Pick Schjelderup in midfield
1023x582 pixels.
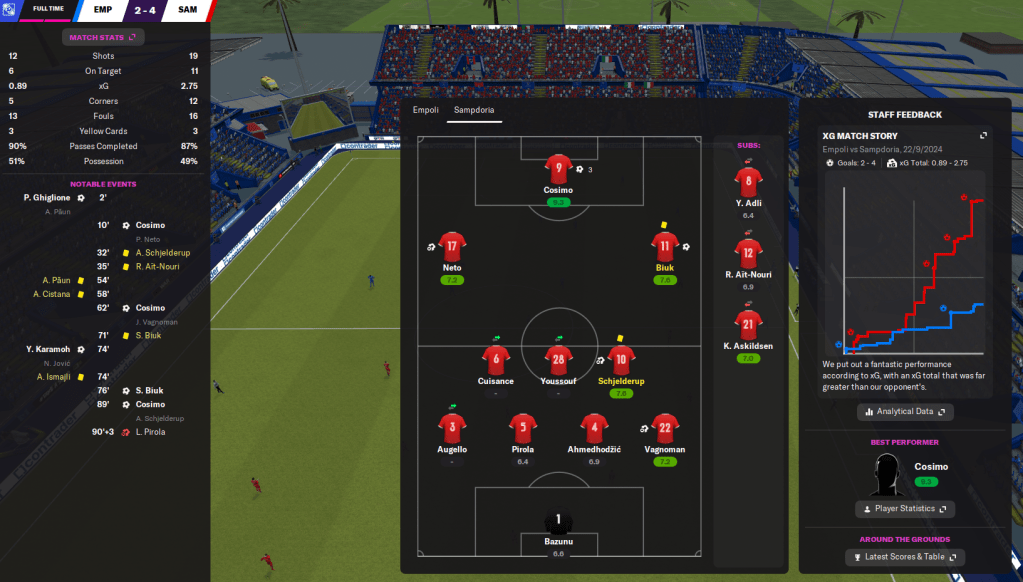[x=621, y=360]
